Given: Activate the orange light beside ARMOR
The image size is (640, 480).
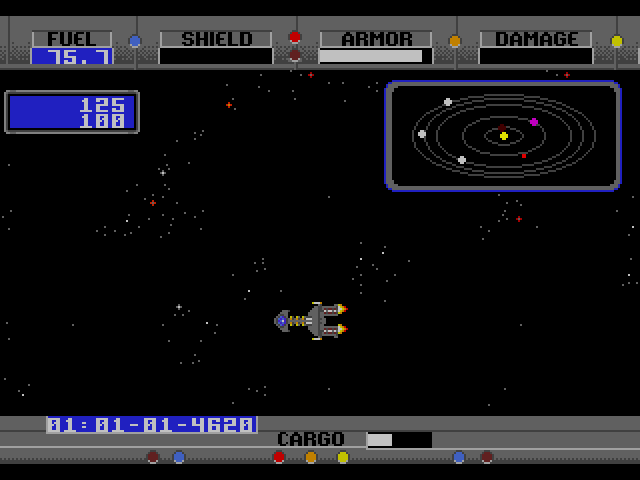Looking at the screenshot, I should coord(455,41).
